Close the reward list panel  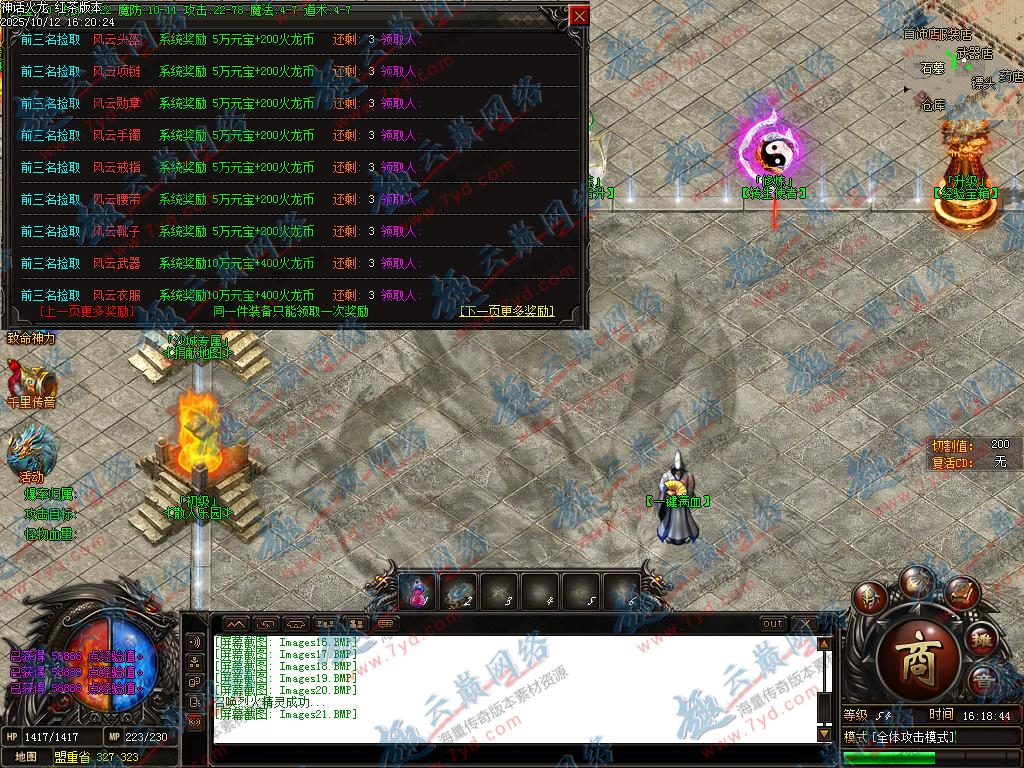(x=579, y=16)
